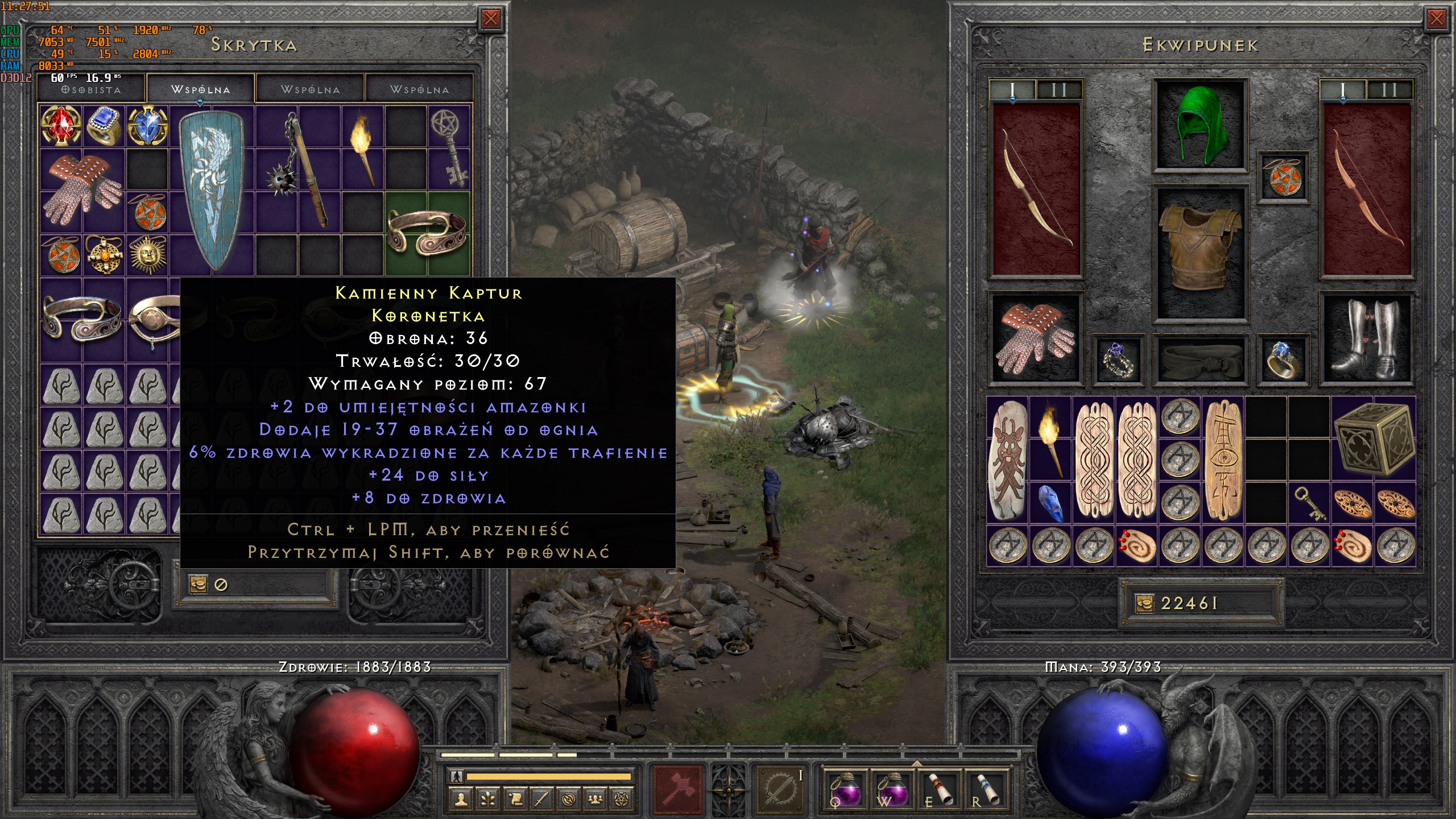Select the equipped green hood helmet
The width and height of the screenshot is (1456, 819).
coord(1200,124)
